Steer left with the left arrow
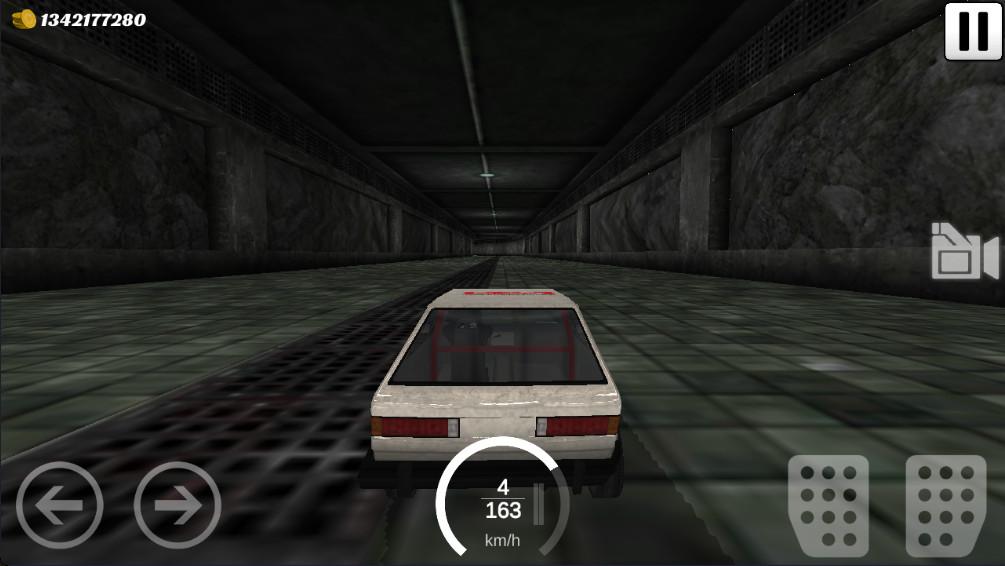Image resolution: width=1005 pixels, height=566 pixels. [x=59, y=505]
